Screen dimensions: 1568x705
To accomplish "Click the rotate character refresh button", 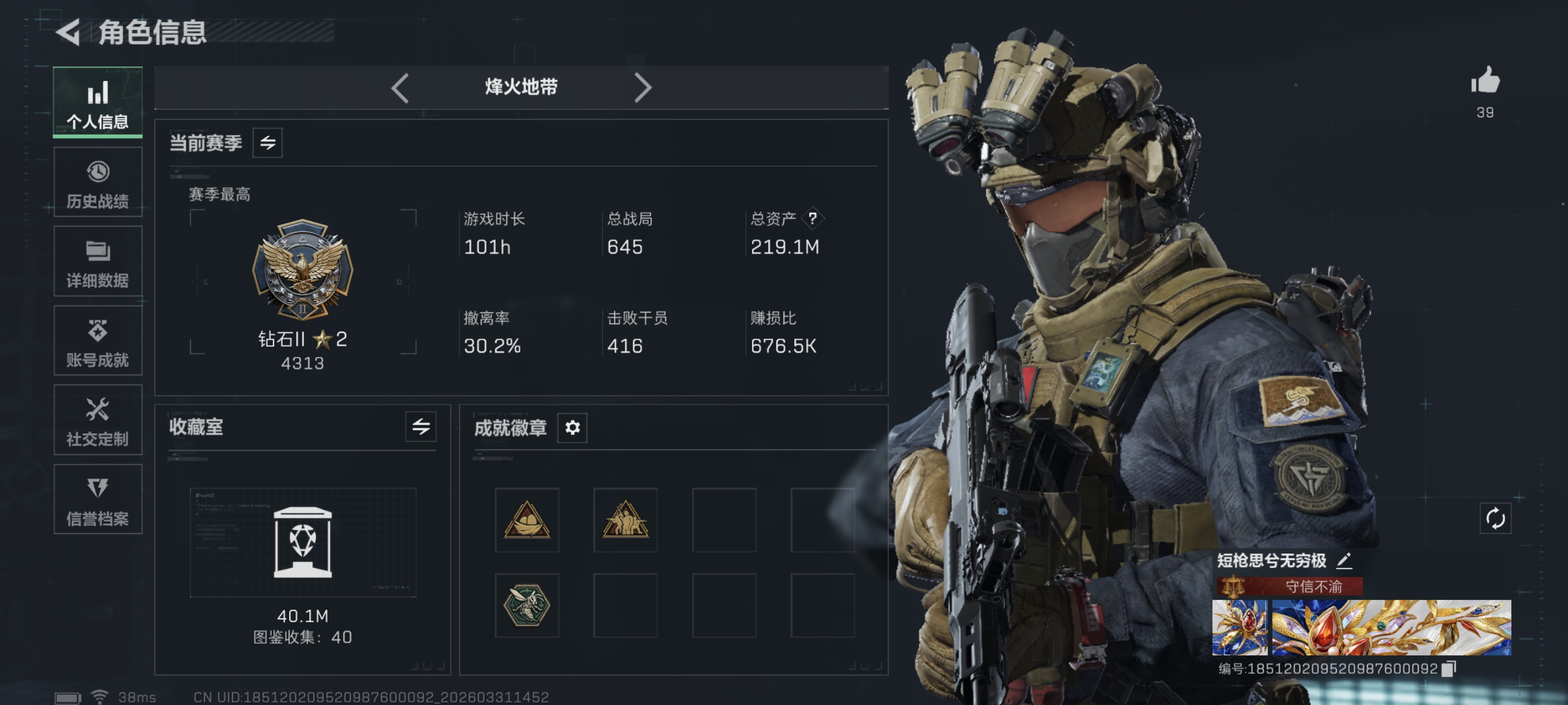I will [x=1495, y=519].
